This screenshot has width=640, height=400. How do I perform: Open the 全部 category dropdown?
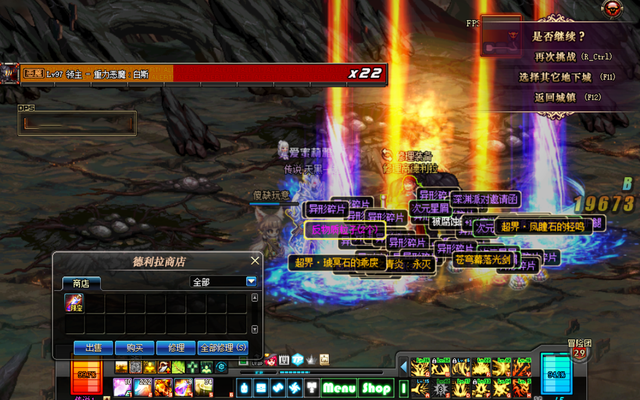tap(251, 282)
